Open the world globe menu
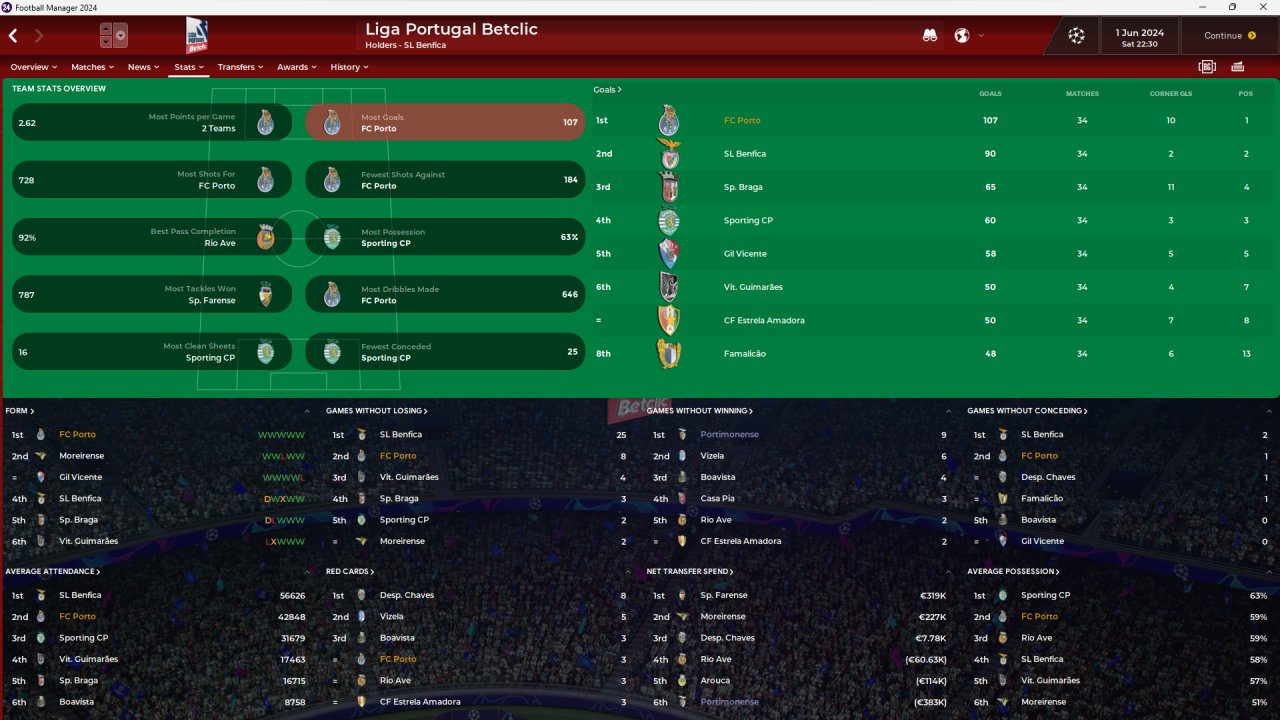The height and width of the screenshot is (720, 1280). 962,36
